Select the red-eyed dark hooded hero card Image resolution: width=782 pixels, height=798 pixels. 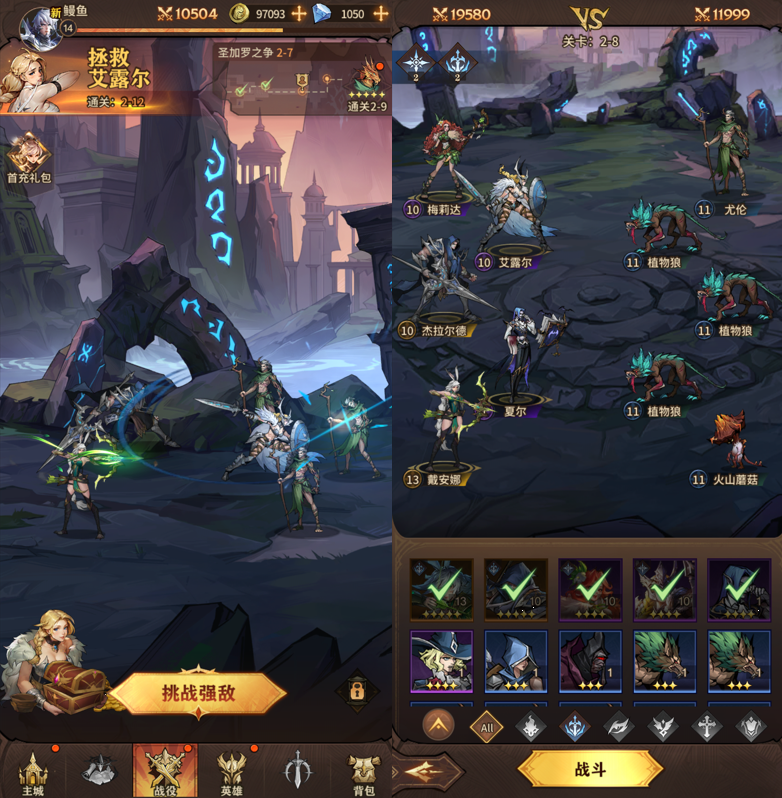[x=590, y=660]
